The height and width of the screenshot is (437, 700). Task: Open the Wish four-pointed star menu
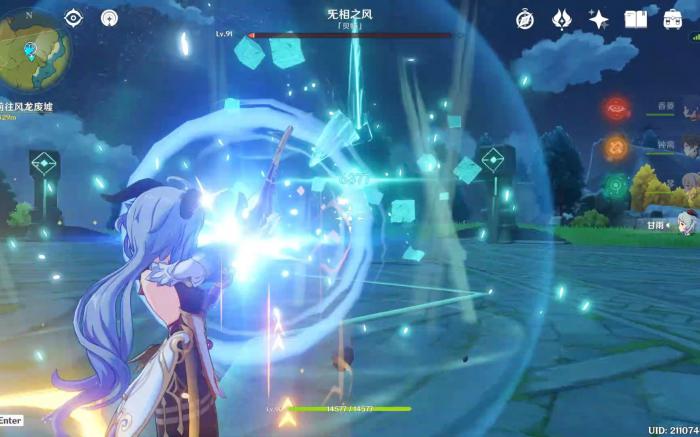tap(599, 19)
